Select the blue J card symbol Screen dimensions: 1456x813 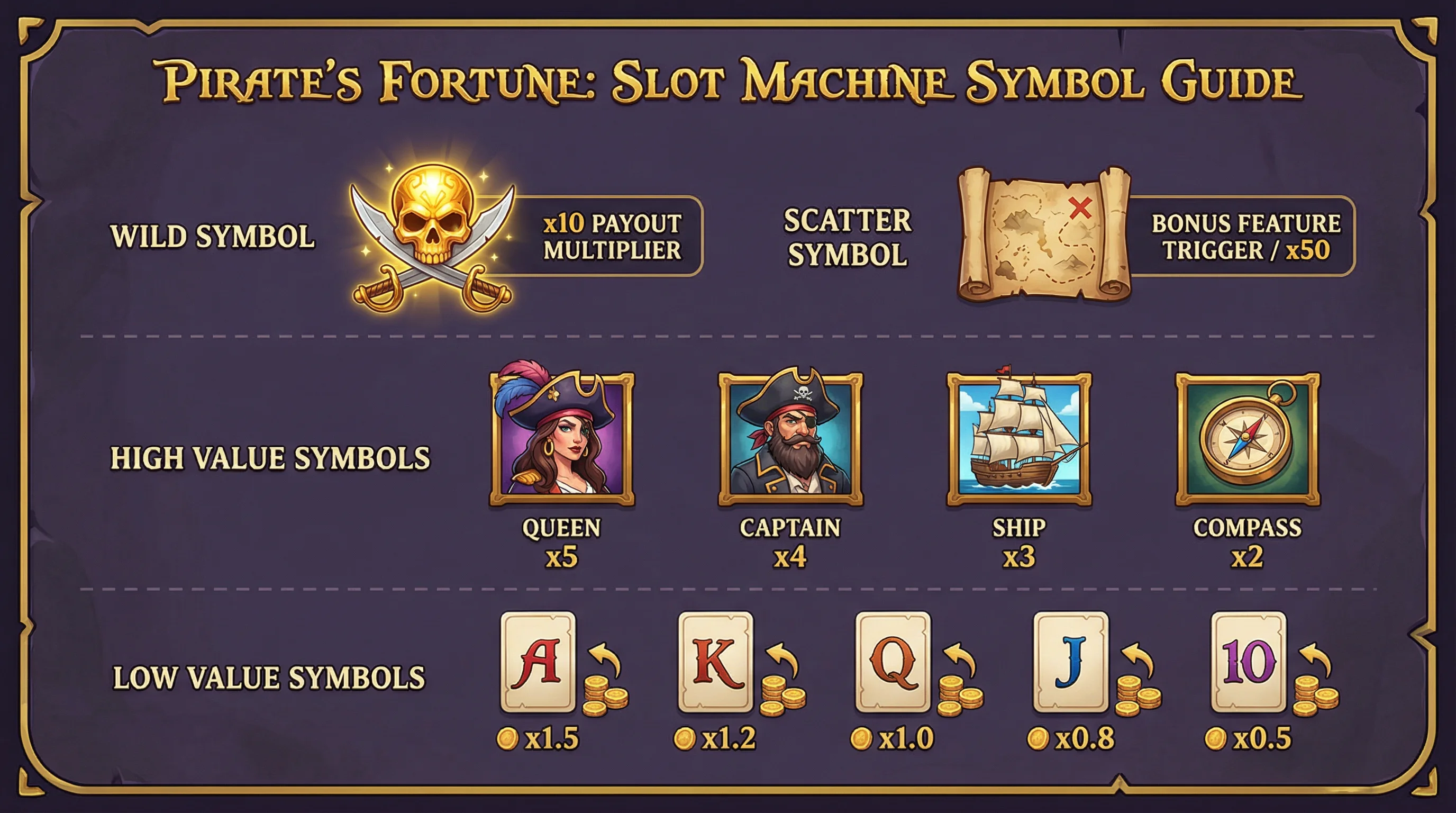[x=1070, y=662]
